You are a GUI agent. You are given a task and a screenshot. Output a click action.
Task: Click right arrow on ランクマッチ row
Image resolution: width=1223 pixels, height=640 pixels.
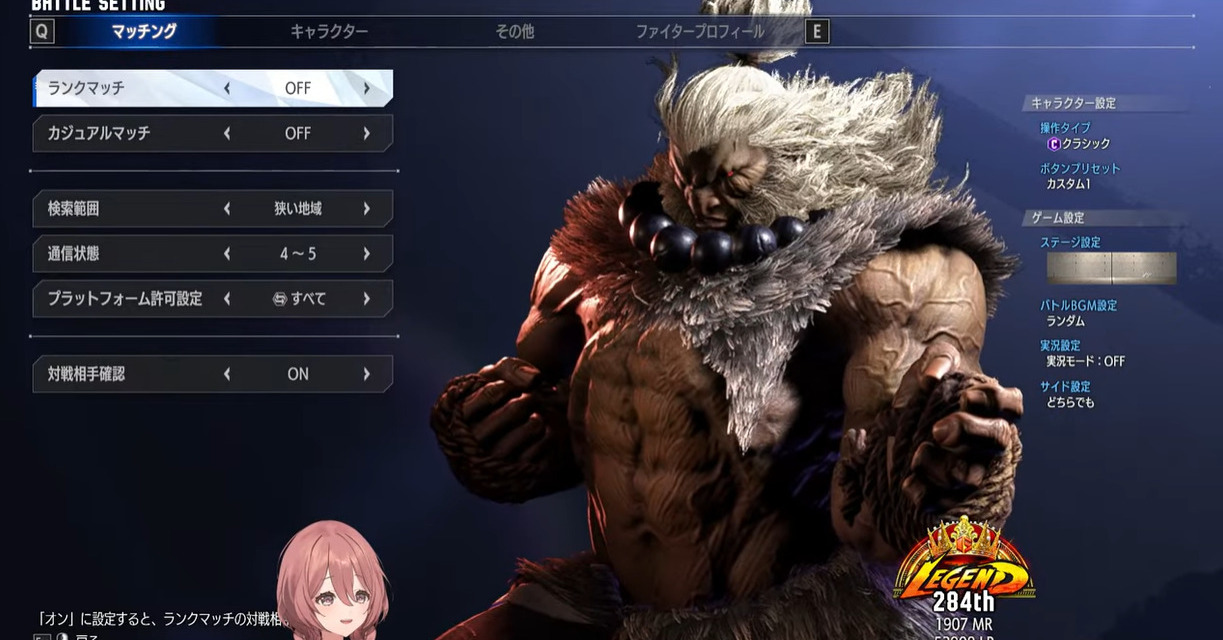(367, 88)
